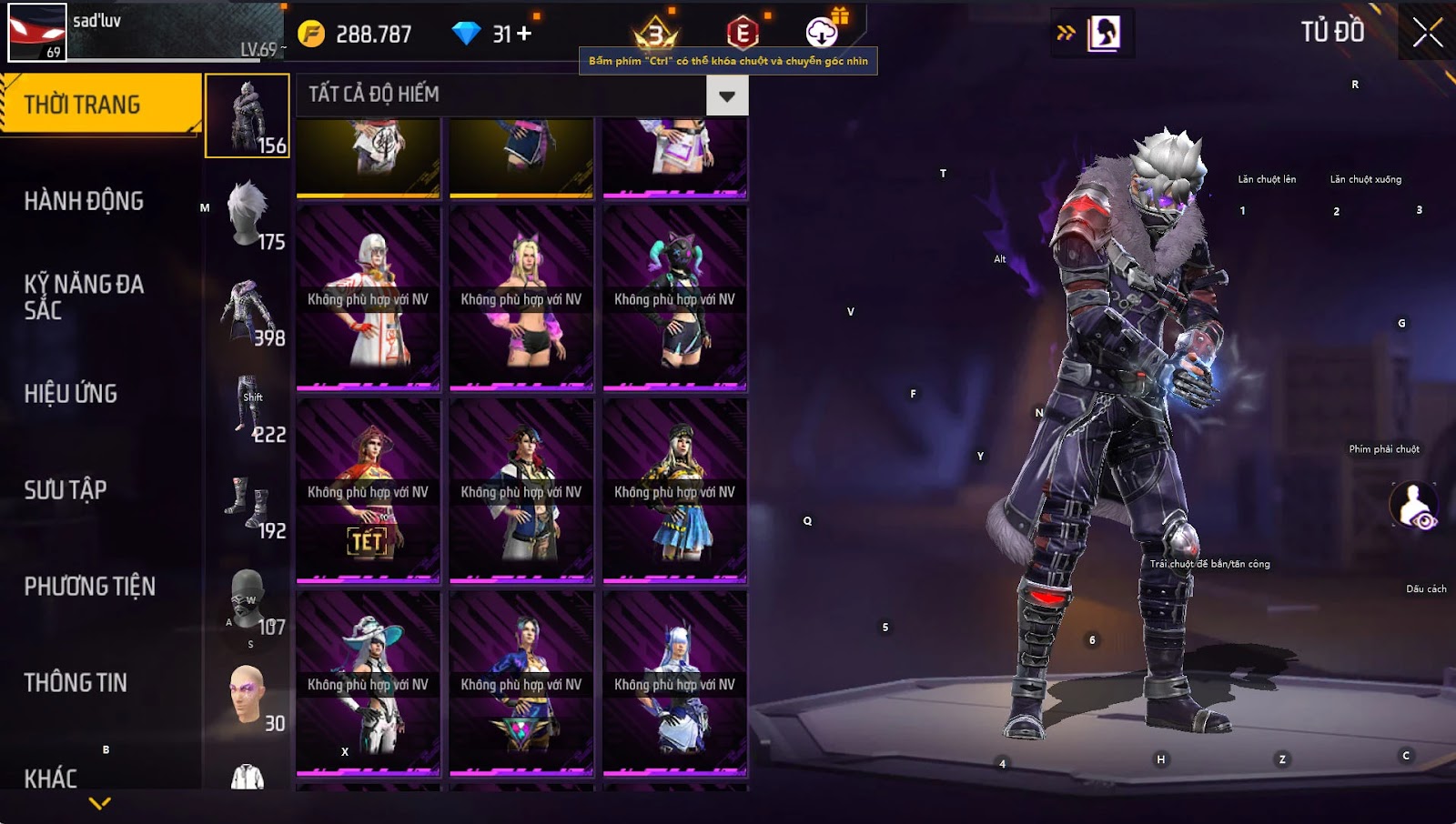Image resolution: width=1456 pixels, height=824 pixels.
Task: Choose the head category with 175 items
Action: pos(248,215)
